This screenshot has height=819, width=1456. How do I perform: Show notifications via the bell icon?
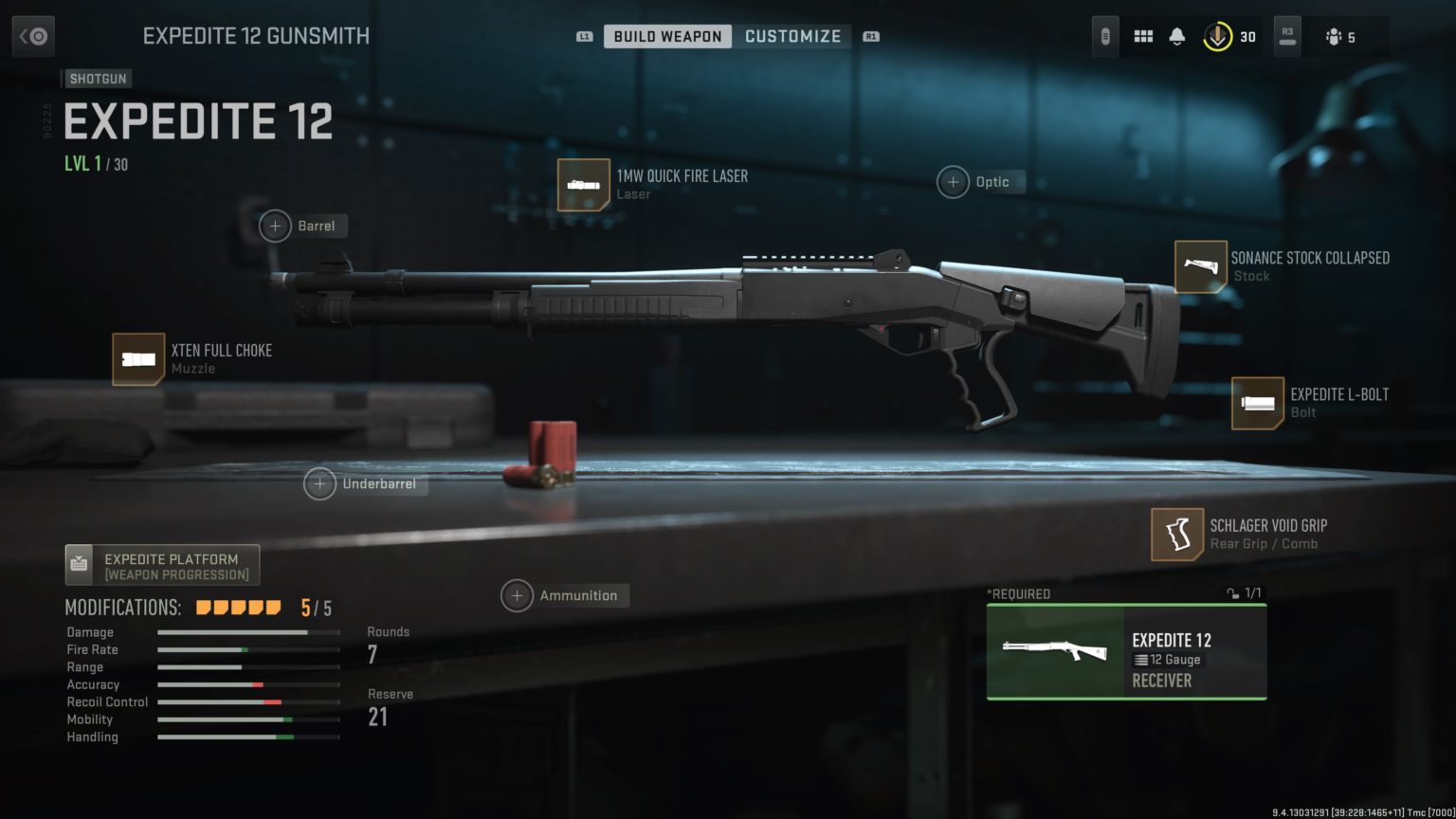1176,37
